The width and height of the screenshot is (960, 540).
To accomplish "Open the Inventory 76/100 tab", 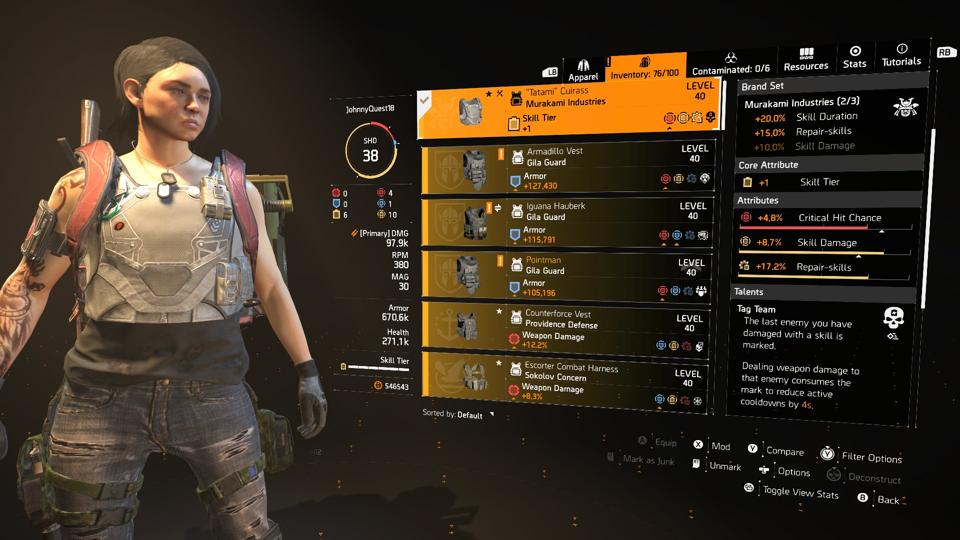I will pyautogui.click(x=643, y=68).
